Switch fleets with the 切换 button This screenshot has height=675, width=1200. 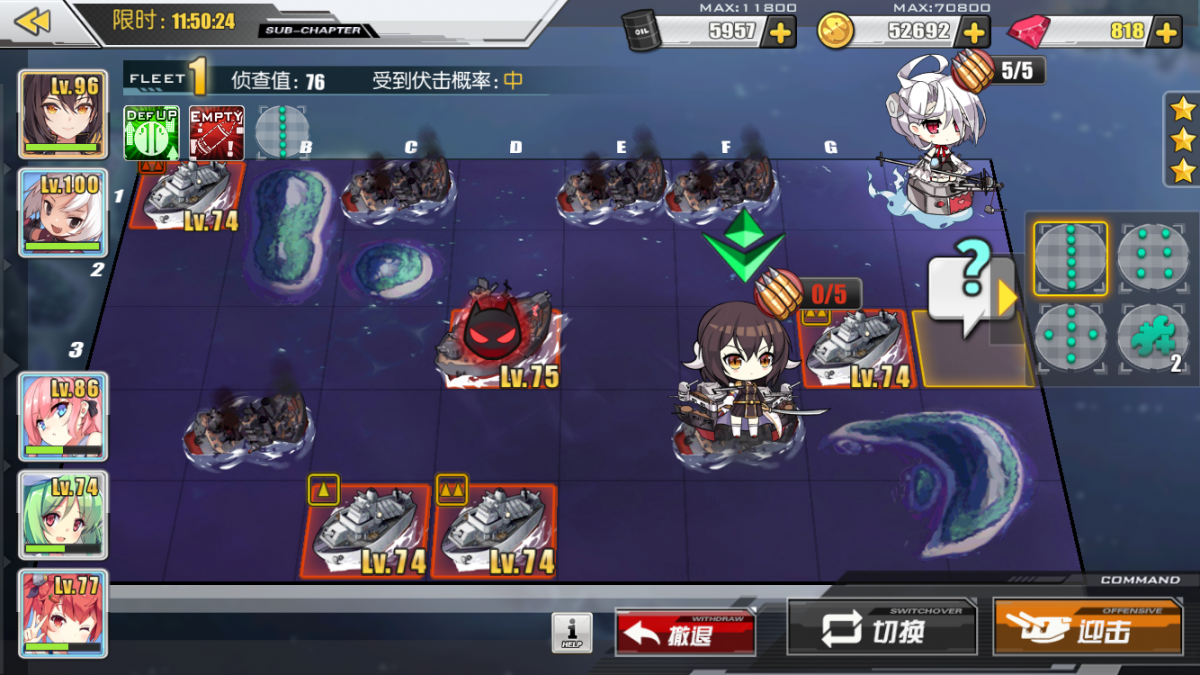(x=881, y=630)
